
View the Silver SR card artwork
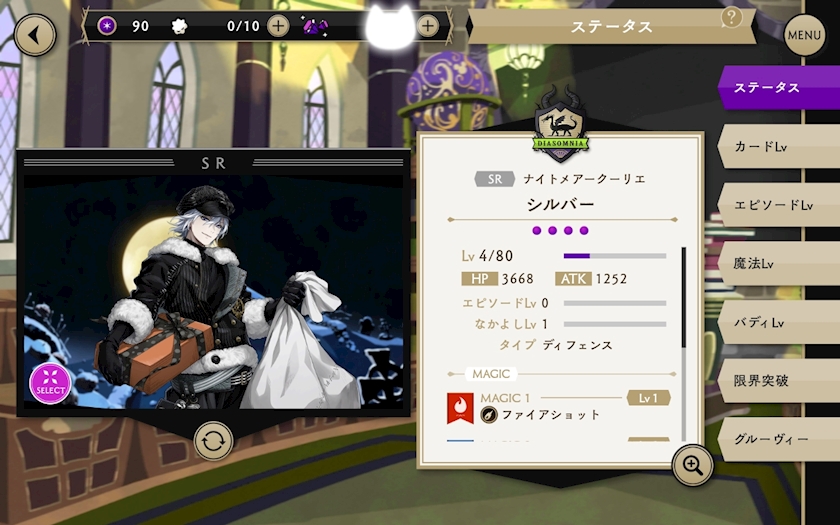(213, 290)
